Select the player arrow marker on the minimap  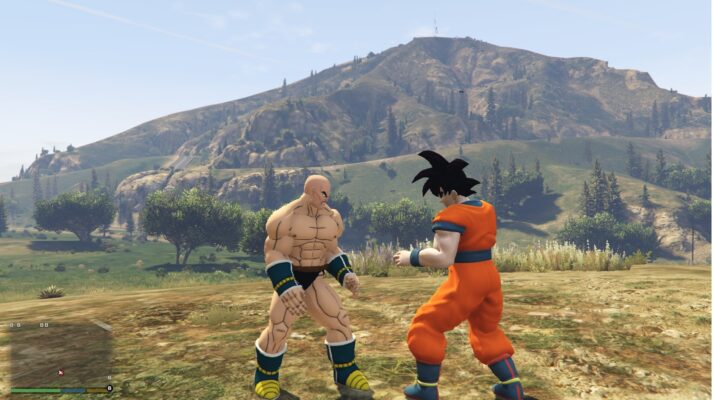click(60, 373)
